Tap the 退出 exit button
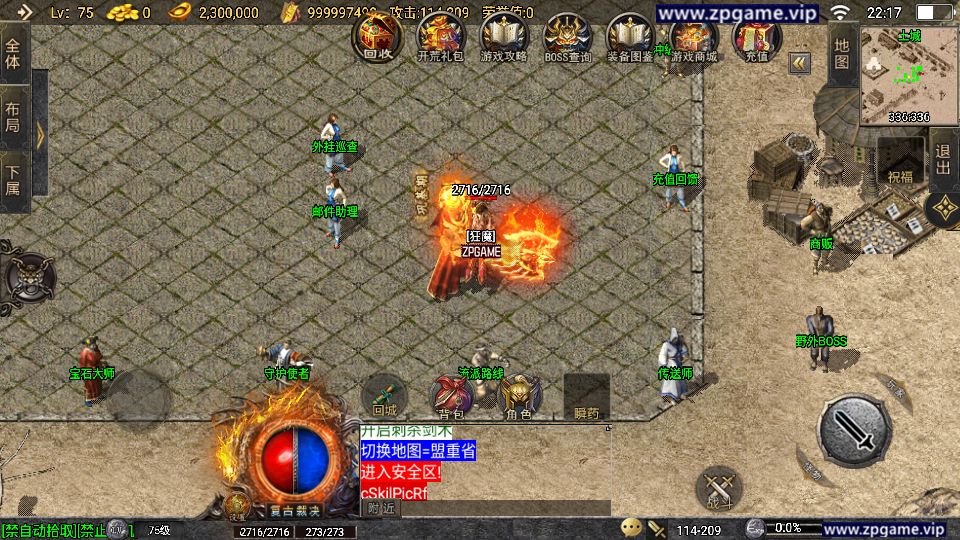Screen dimensions: 960x540 tap(943, 160)
